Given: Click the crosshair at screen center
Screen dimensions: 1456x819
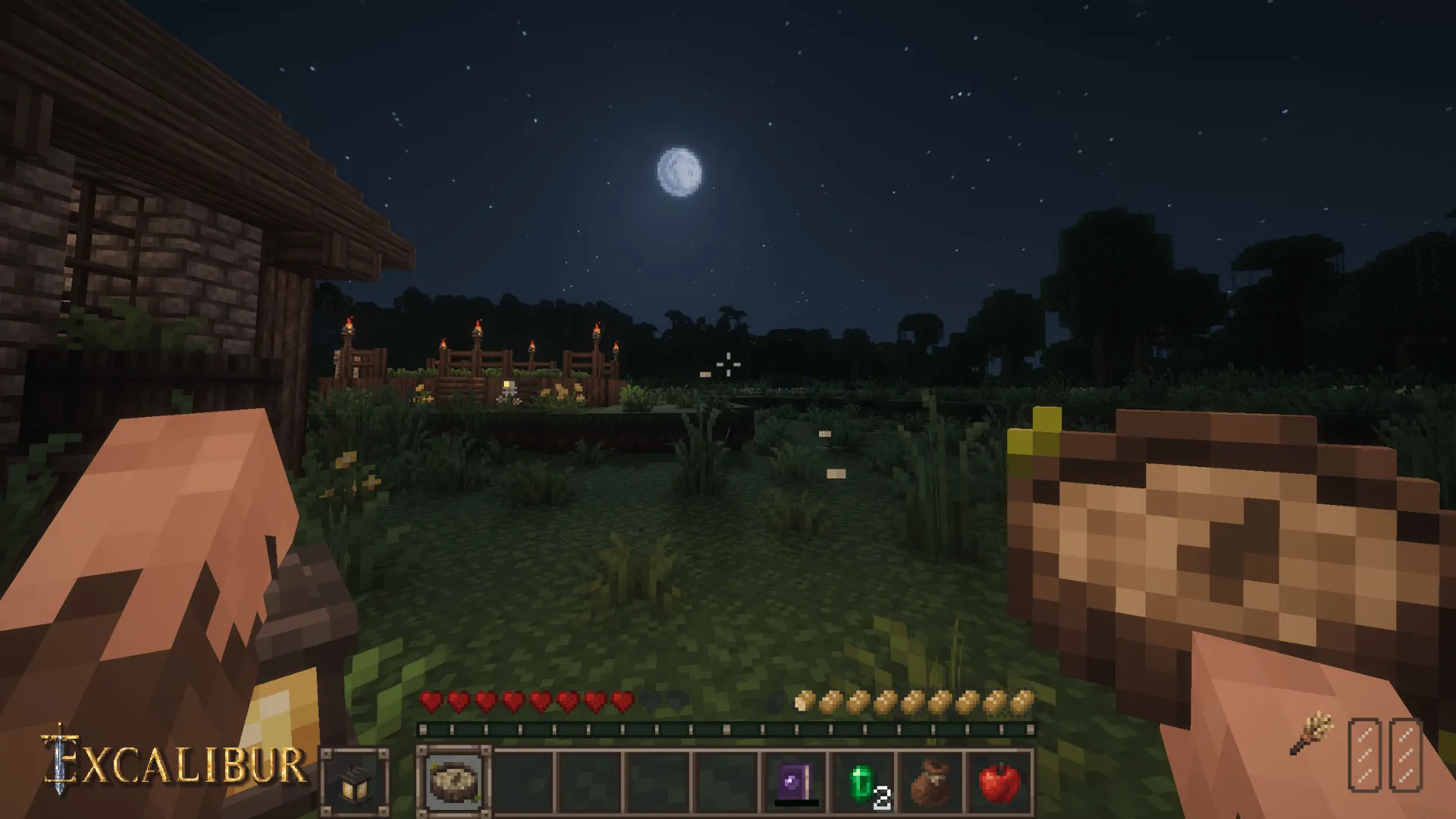Looking at the screenshot, I should [728, 364].
